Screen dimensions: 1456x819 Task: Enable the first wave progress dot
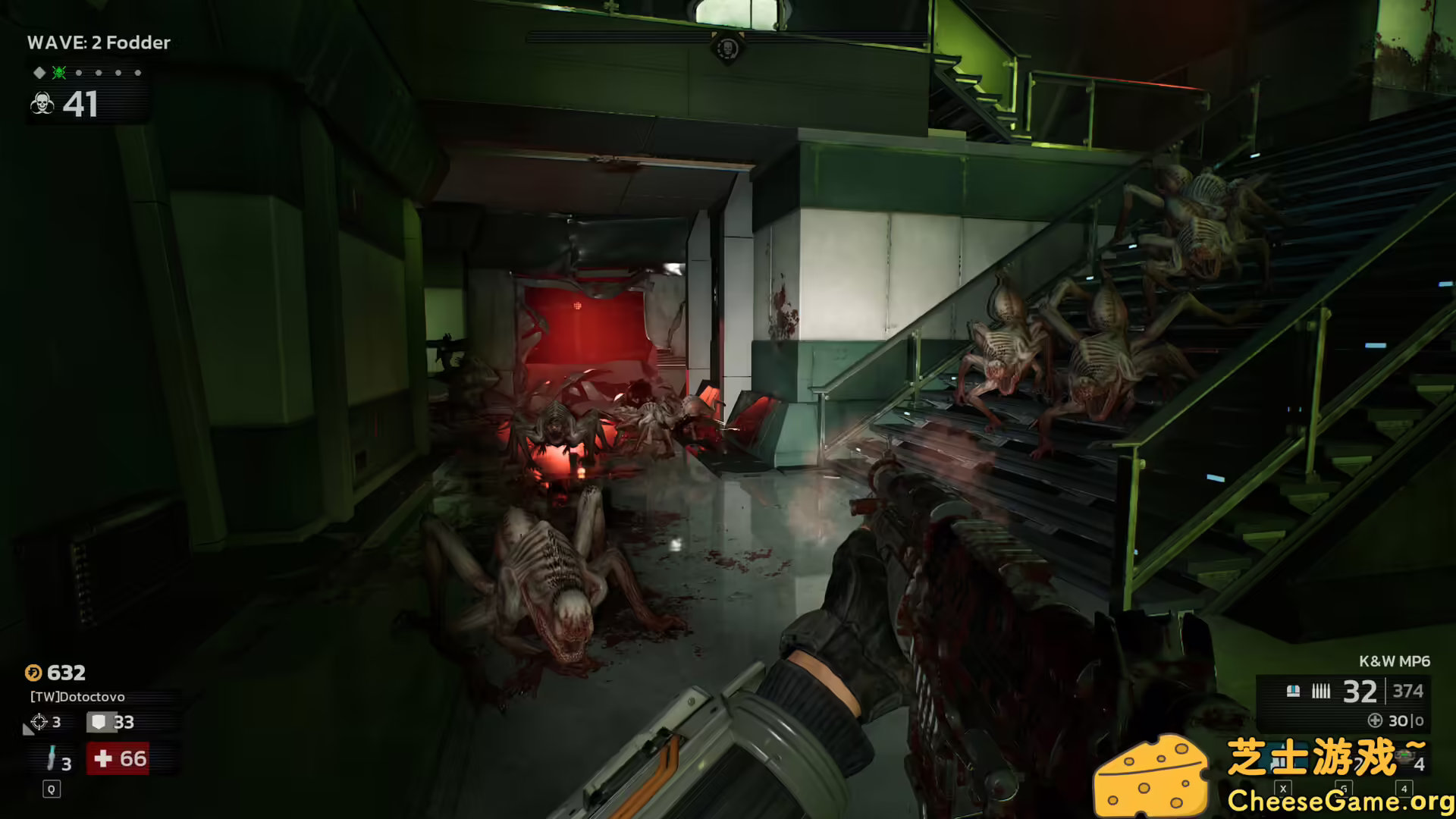(x=79, y=73)
